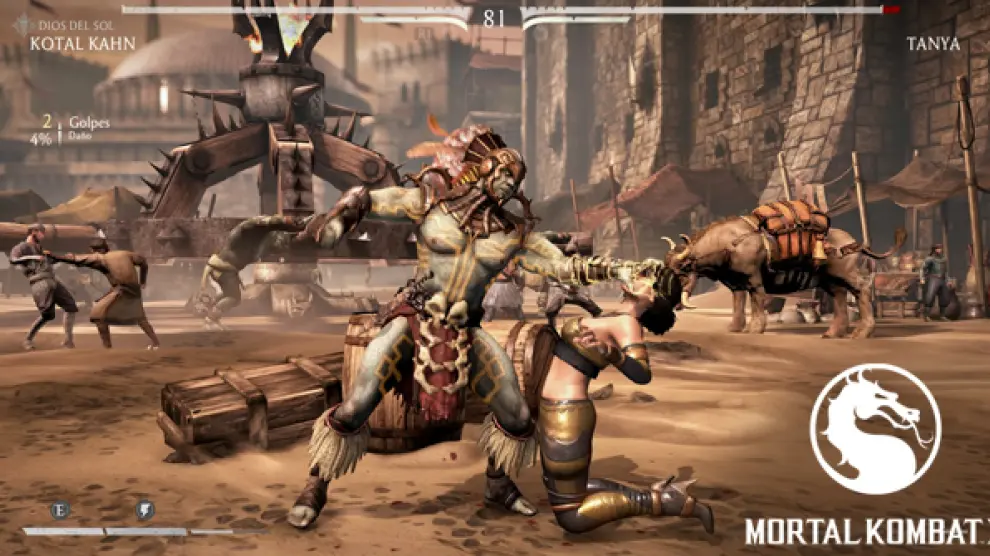The width and height of the screenshot is (990, 556).
Task: Click the Dios del Sol variation emblem
Action: click(x=22, y=25)
